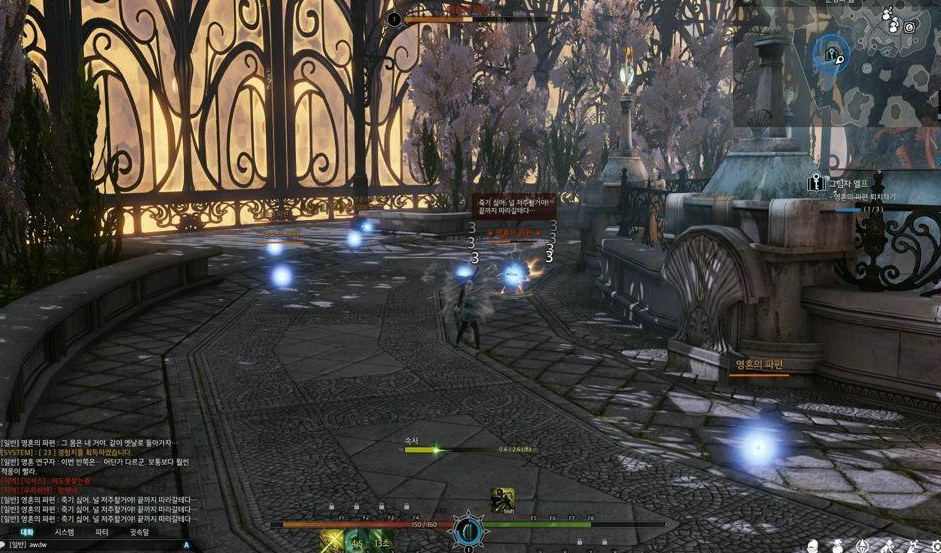Switch to the 대화 chat tab
Viewport: 941px width, 553px height.
(27, 532)
